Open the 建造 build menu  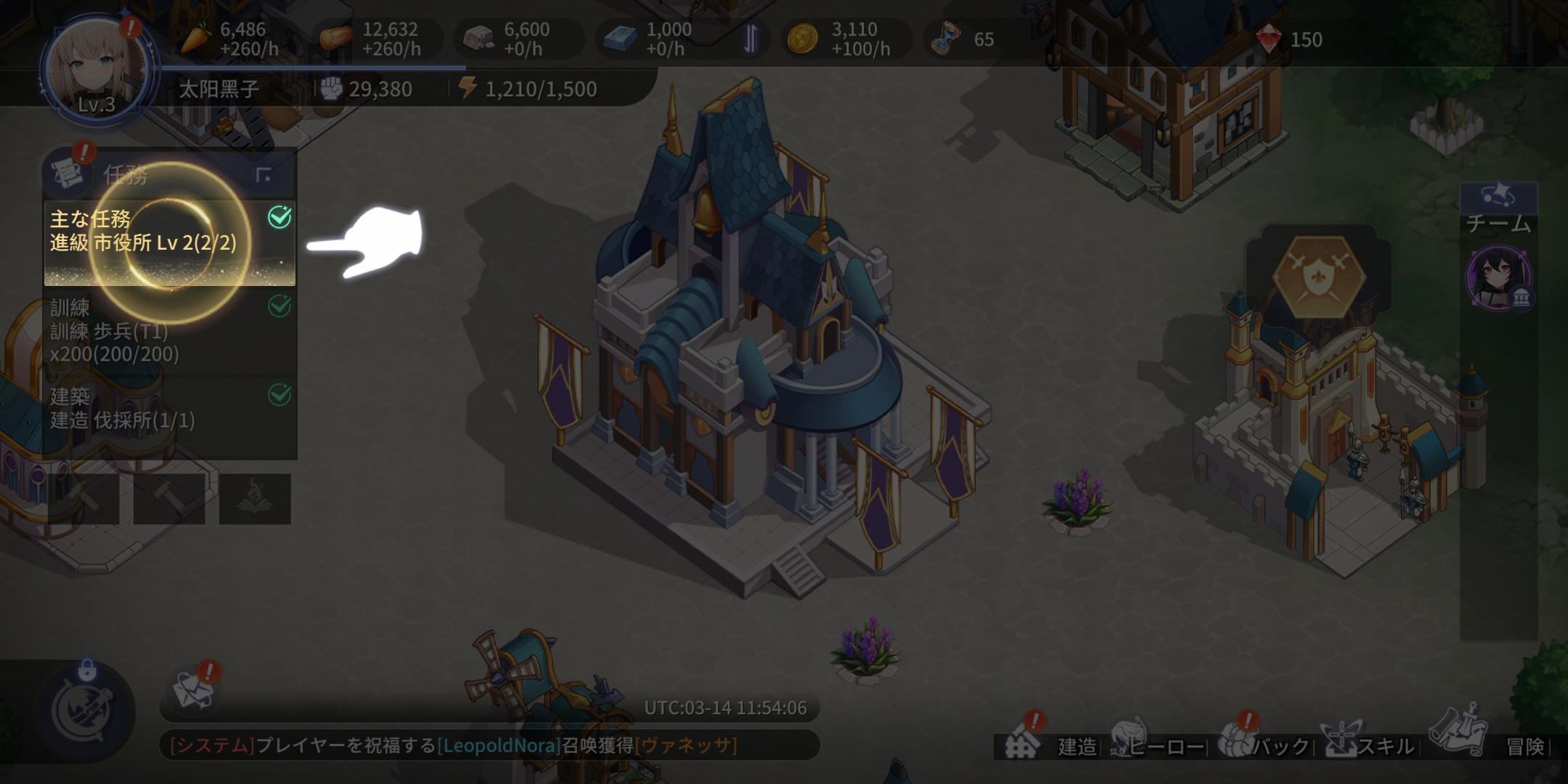(1053, 744)
